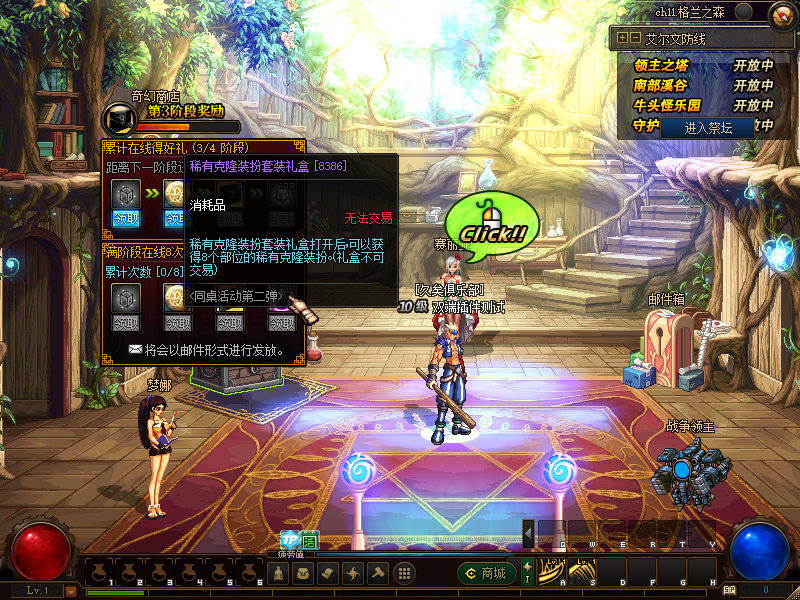Open the 商城 shop
Image resolution: width=800 pixels, height=600 pixels.
pos(485,573)
